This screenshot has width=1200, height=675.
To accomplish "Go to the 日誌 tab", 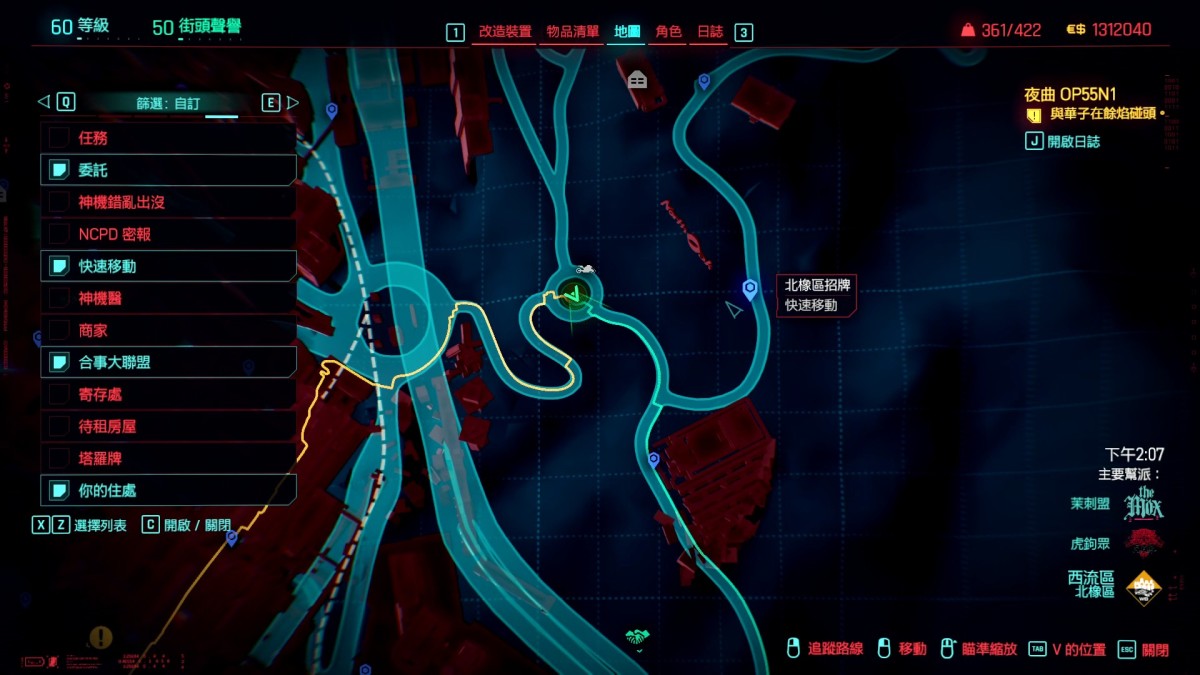I will (x=710, y=32).
